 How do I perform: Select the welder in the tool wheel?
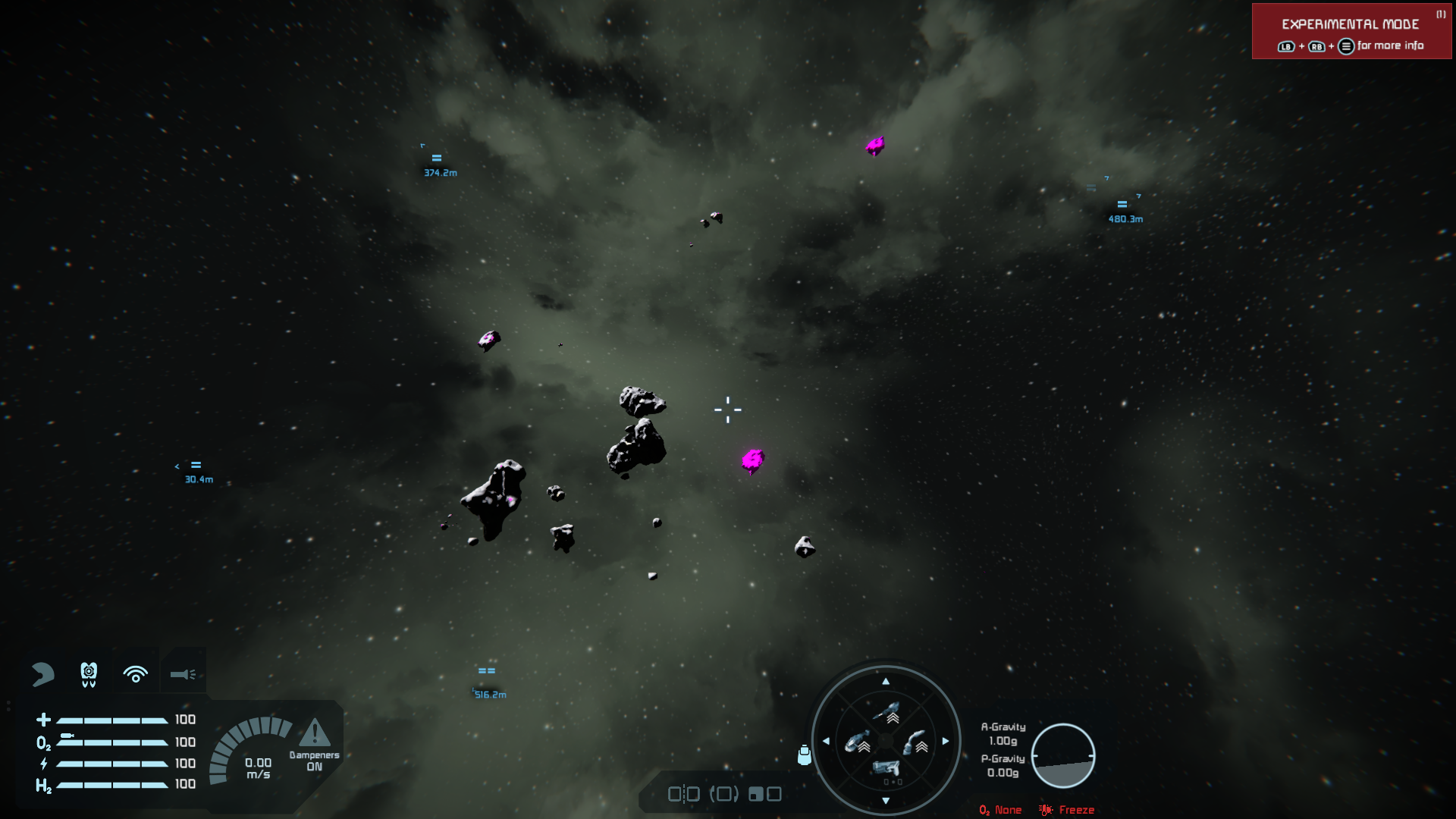tap(886, 713)
